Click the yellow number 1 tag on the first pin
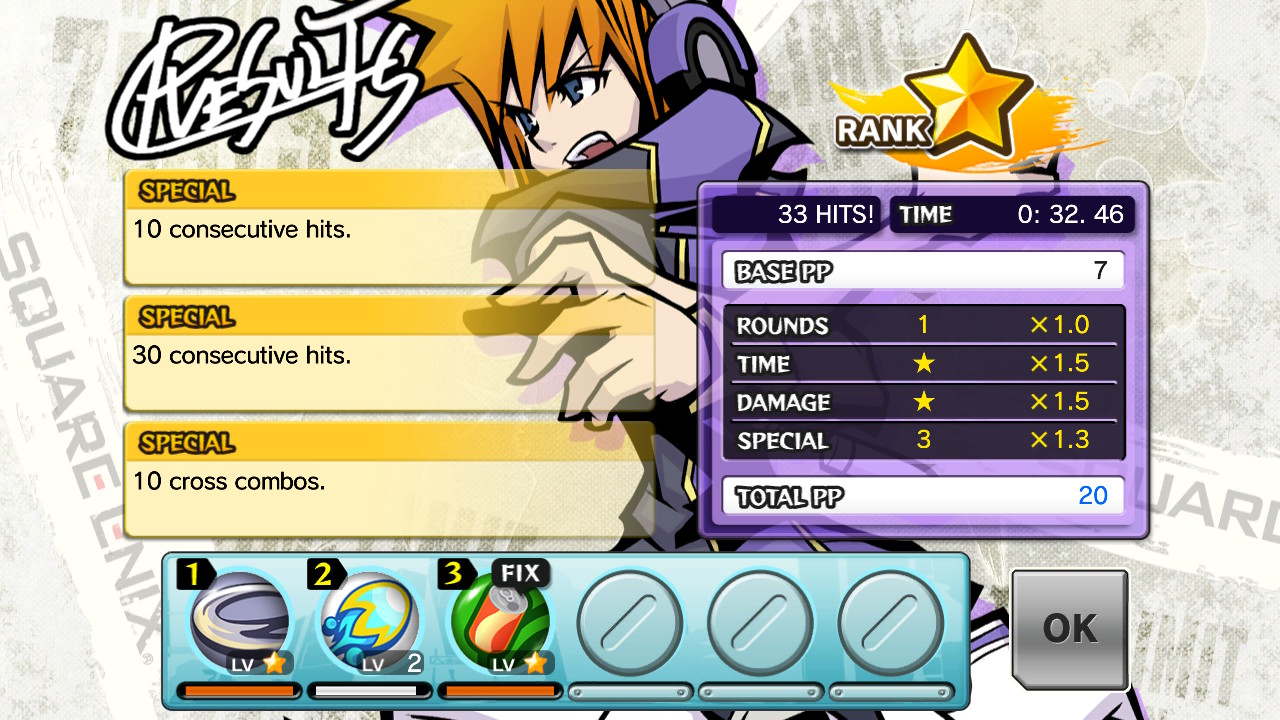 [196, 574]
